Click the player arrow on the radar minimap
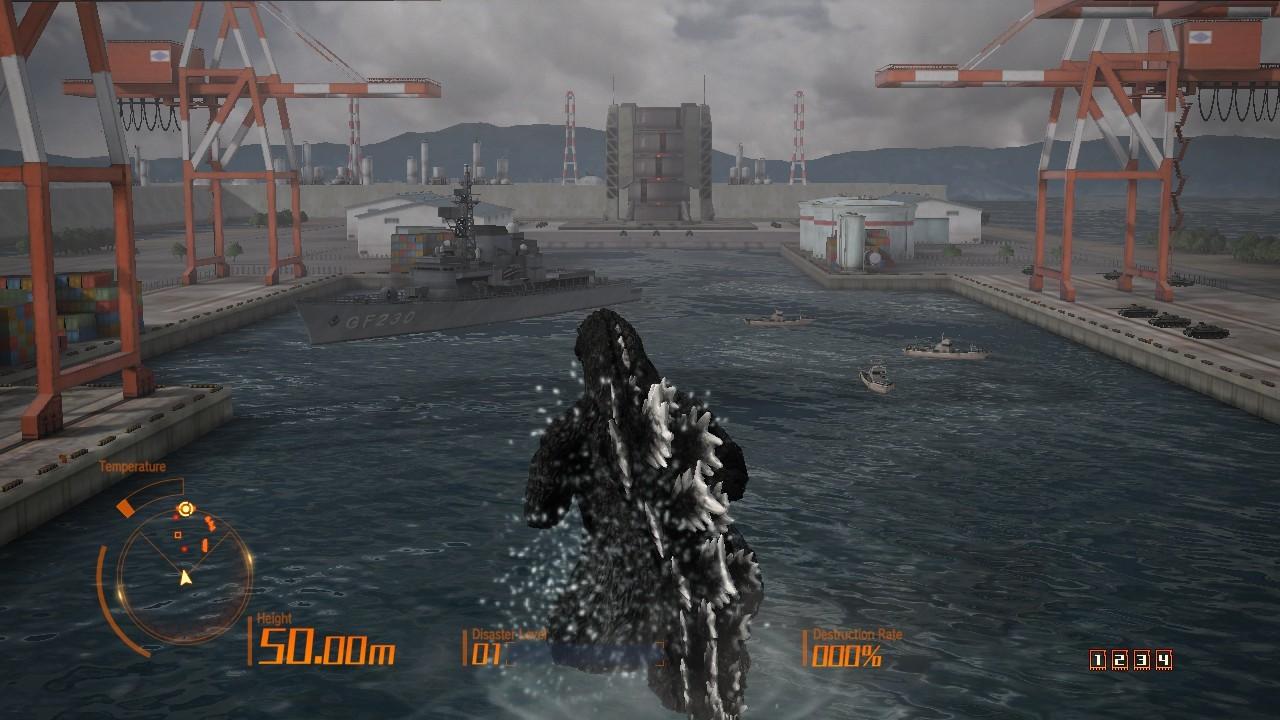 coord(185,576)
